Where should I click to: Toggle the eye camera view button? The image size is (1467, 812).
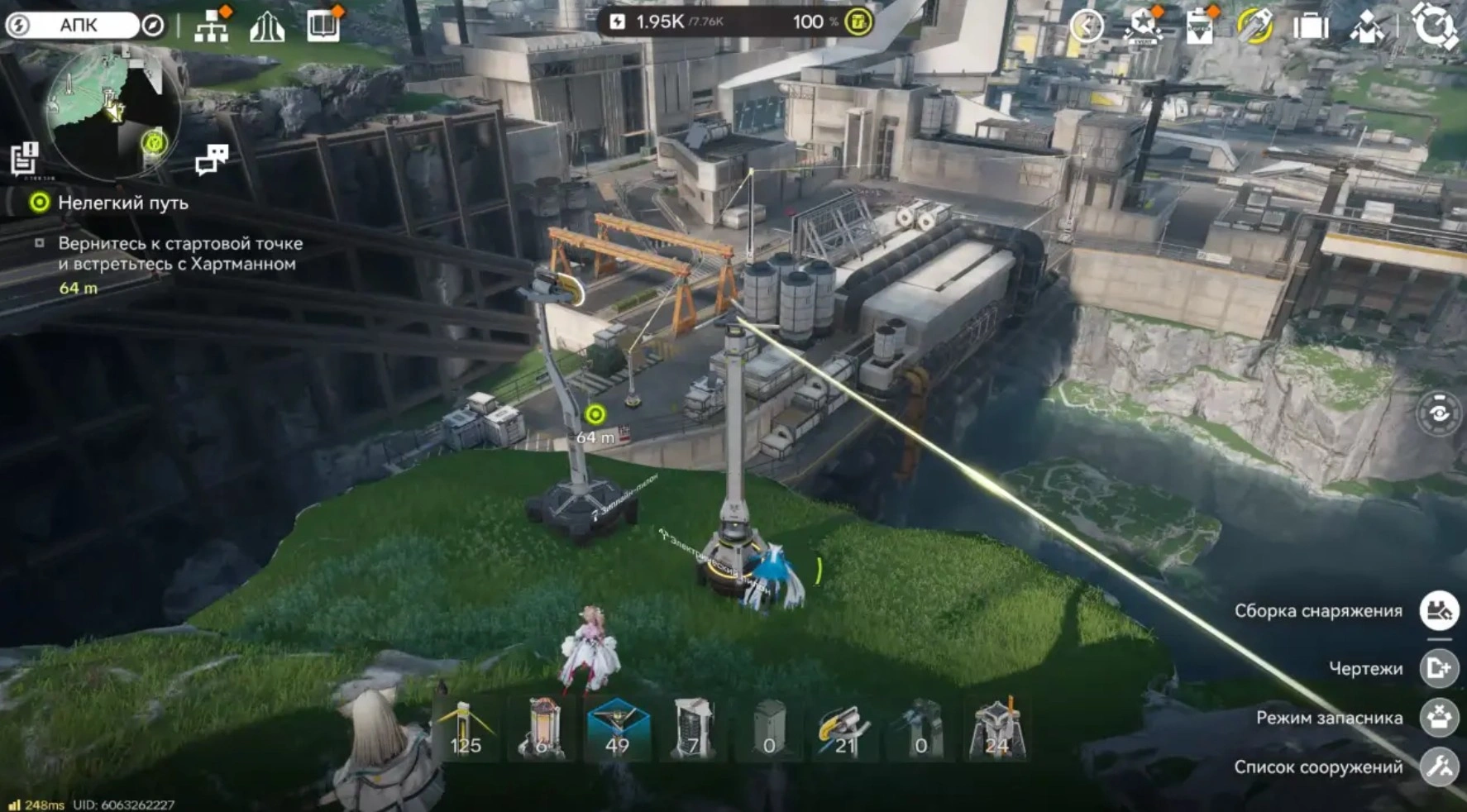[1439, 413]
